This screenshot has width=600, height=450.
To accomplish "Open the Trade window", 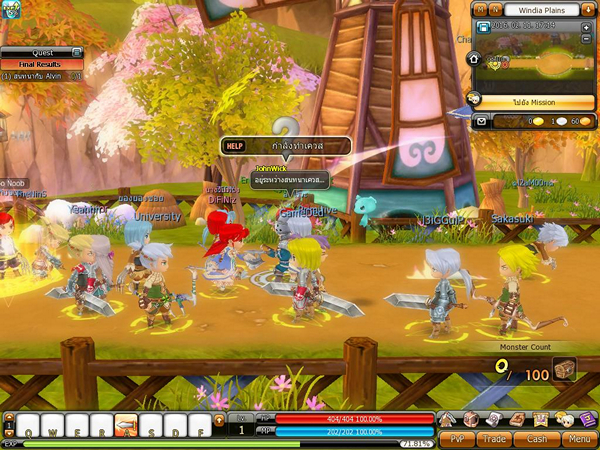I will click(495, 438).
